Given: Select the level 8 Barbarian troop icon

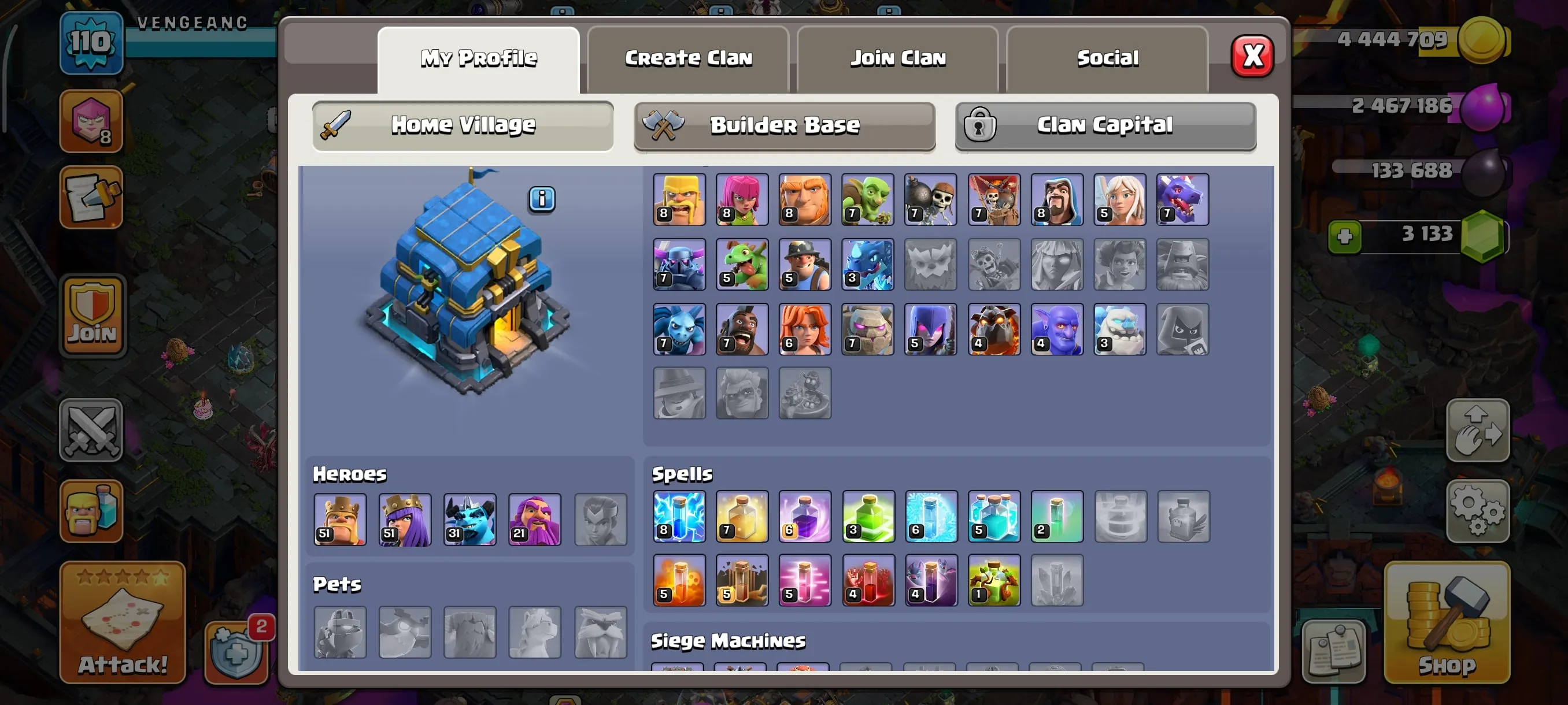Looking at the screenshot, I should pos(679,199).
